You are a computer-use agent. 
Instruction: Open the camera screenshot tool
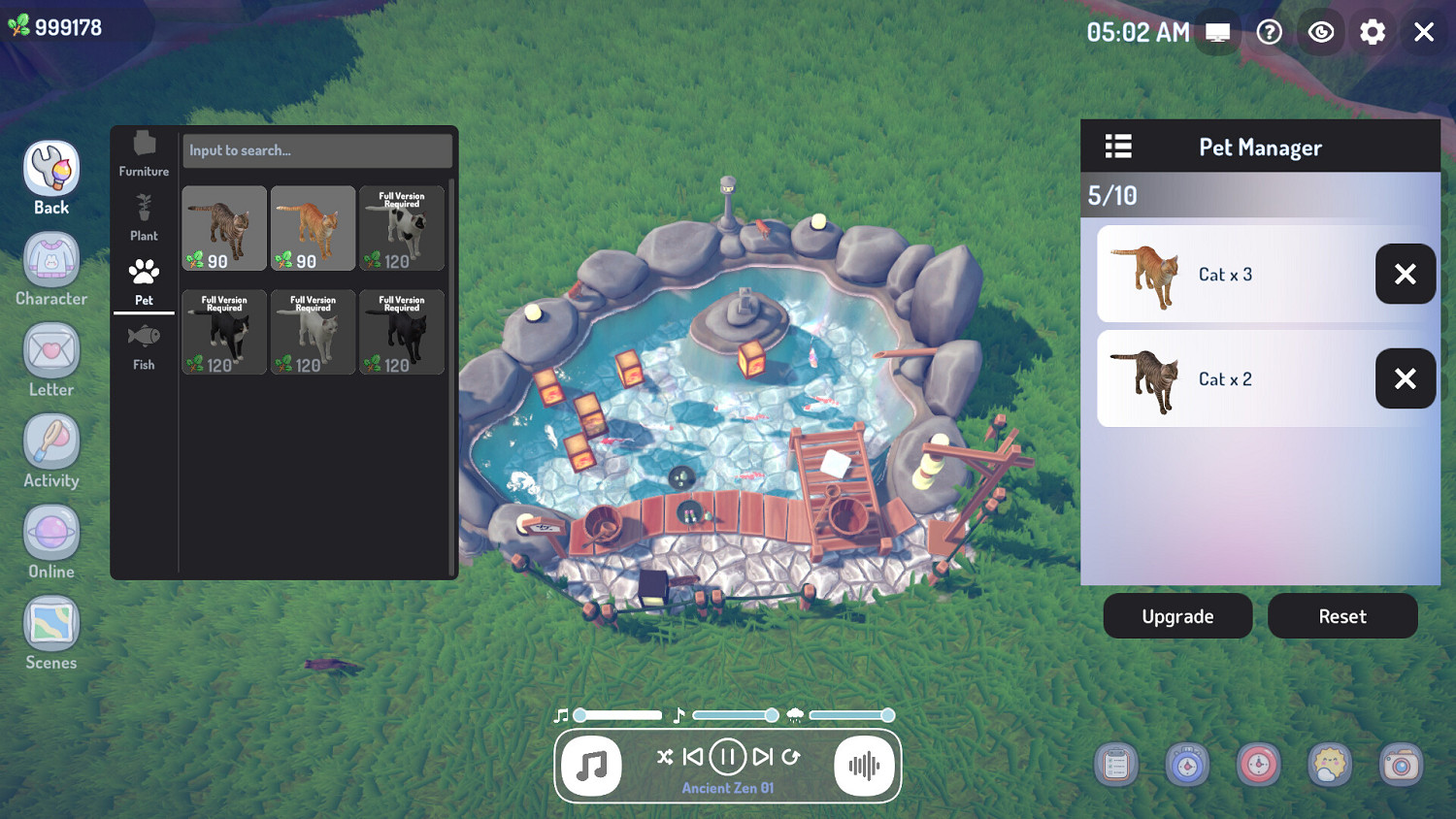(1402, 765)
